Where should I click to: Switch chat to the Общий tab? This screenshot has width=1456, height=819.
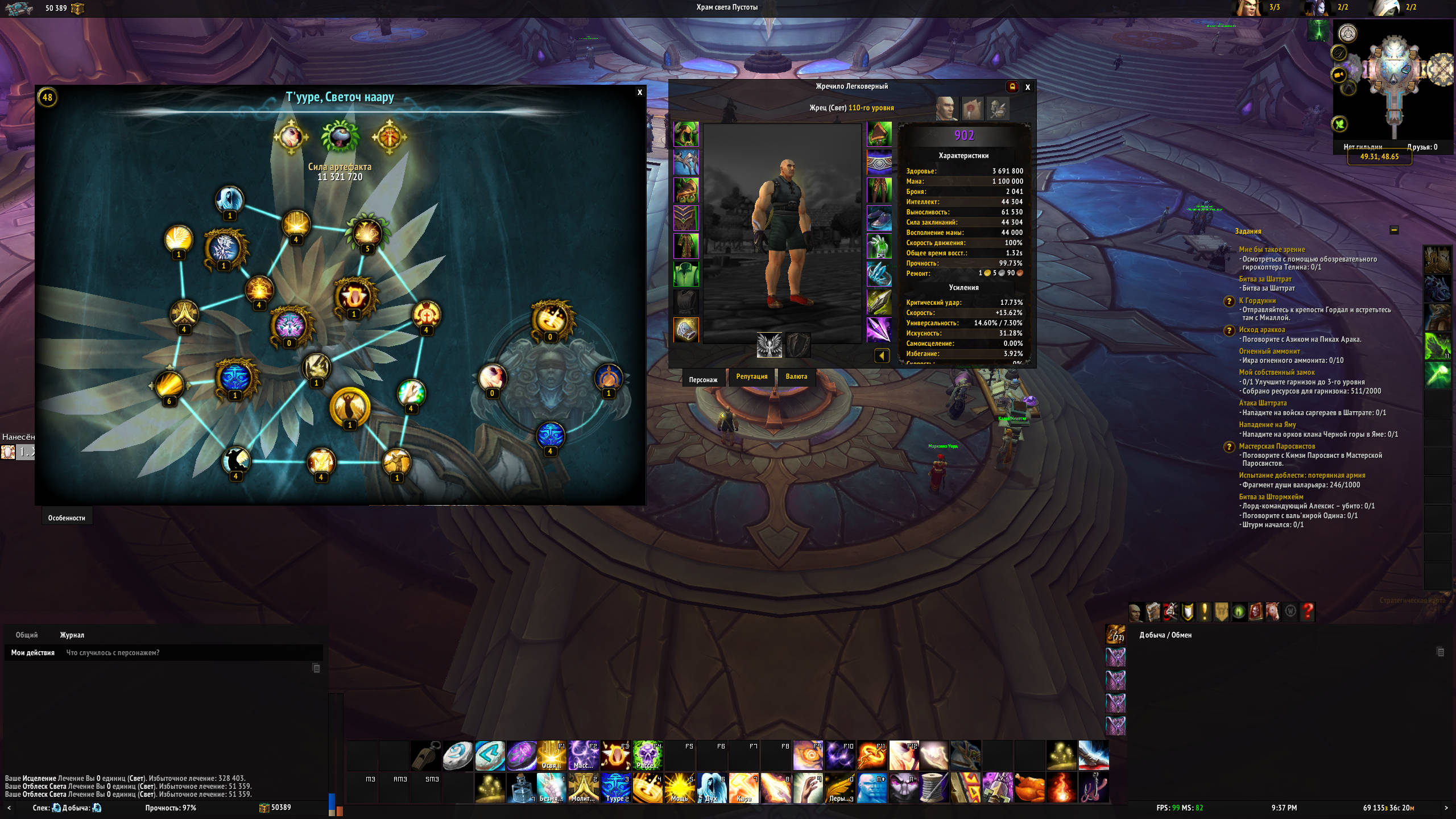27,635
